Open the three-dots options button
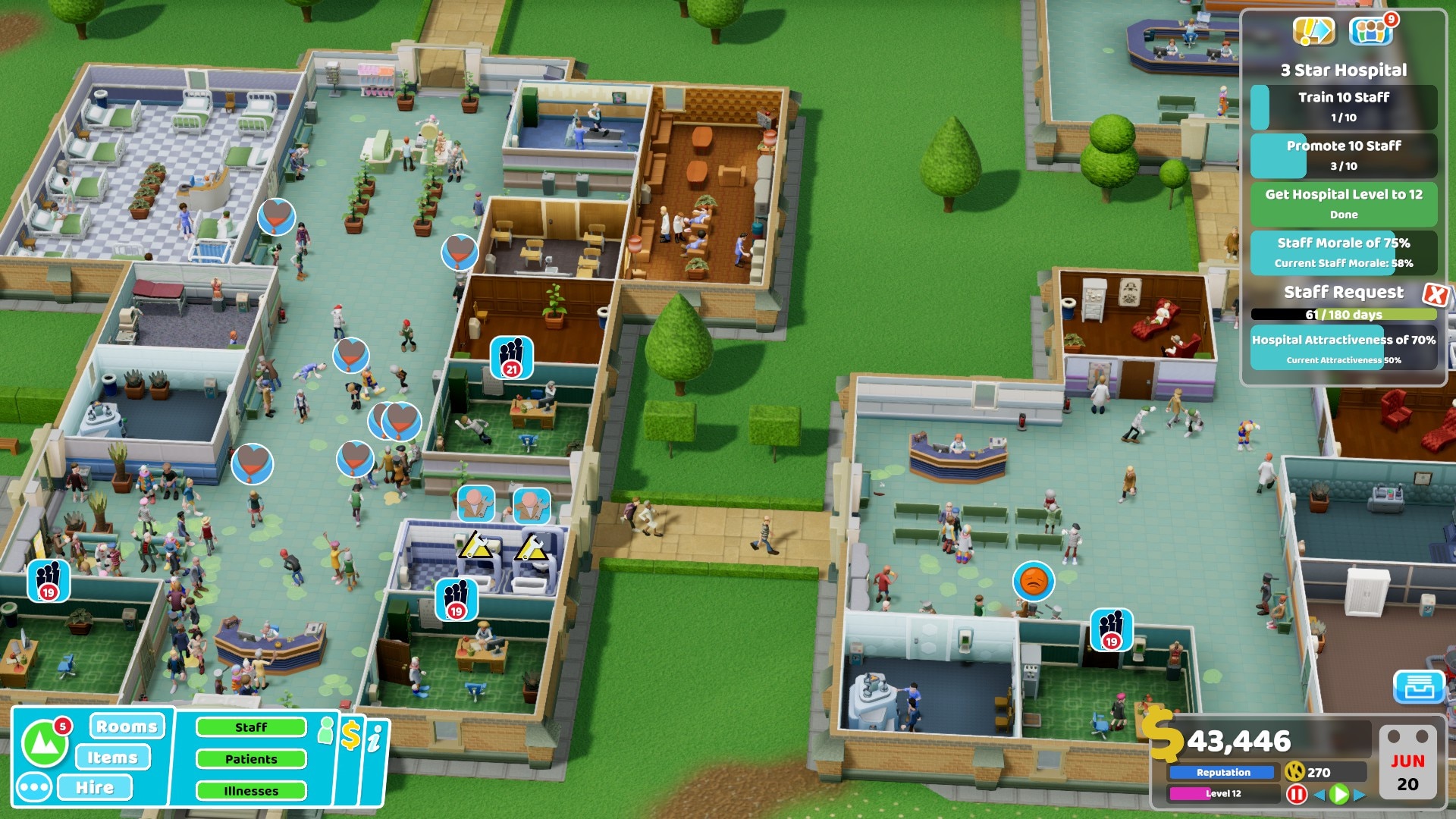Viewport: 1456px width, 819px height. tap(34, 787)
